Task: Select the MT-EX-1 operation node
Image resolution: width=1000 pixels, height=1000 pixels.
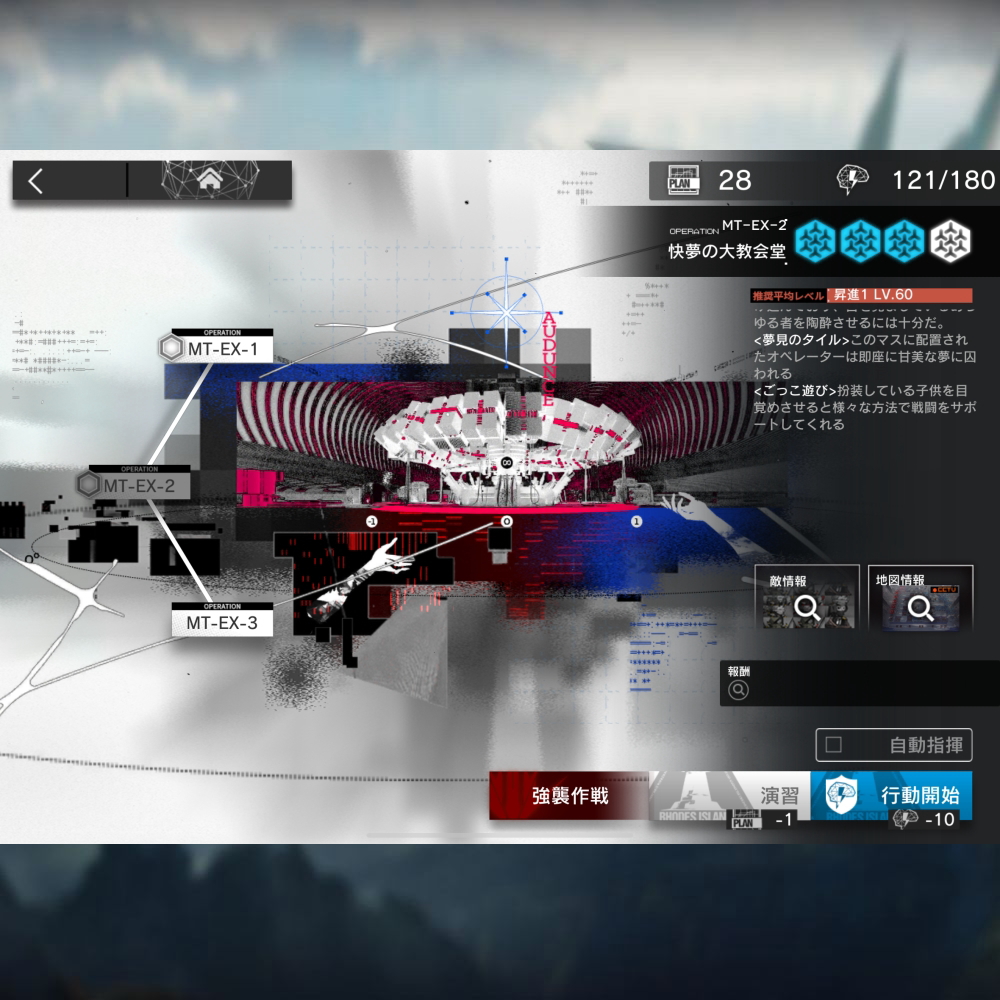Action: click(x=222, y=349)
